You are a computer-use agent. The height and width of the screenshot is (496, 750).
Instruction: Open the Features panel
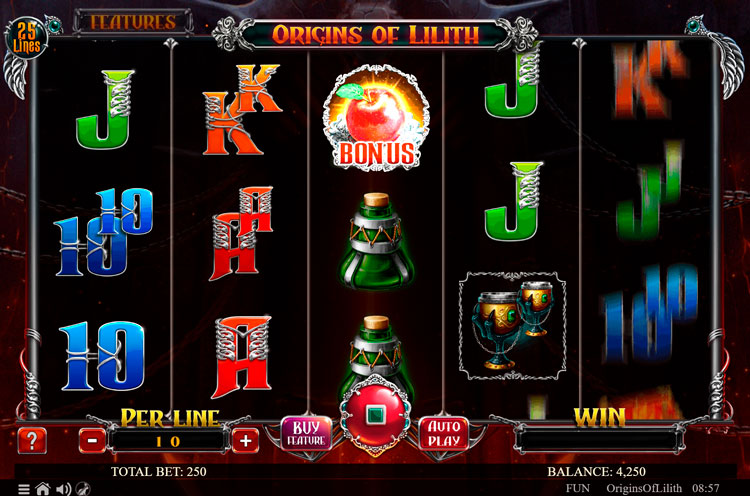point(133,21)
